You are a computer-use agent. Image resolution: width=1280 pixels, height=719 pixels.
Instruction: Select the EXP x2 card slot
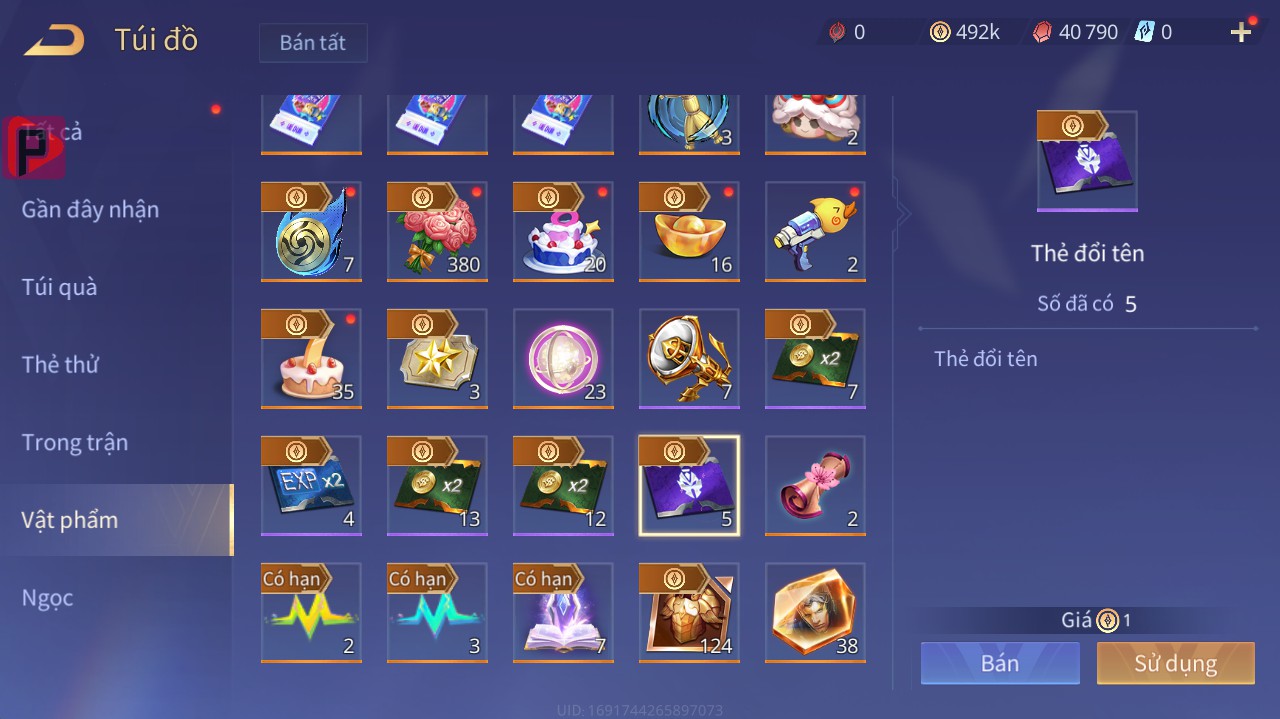click(x=311, y=486)
